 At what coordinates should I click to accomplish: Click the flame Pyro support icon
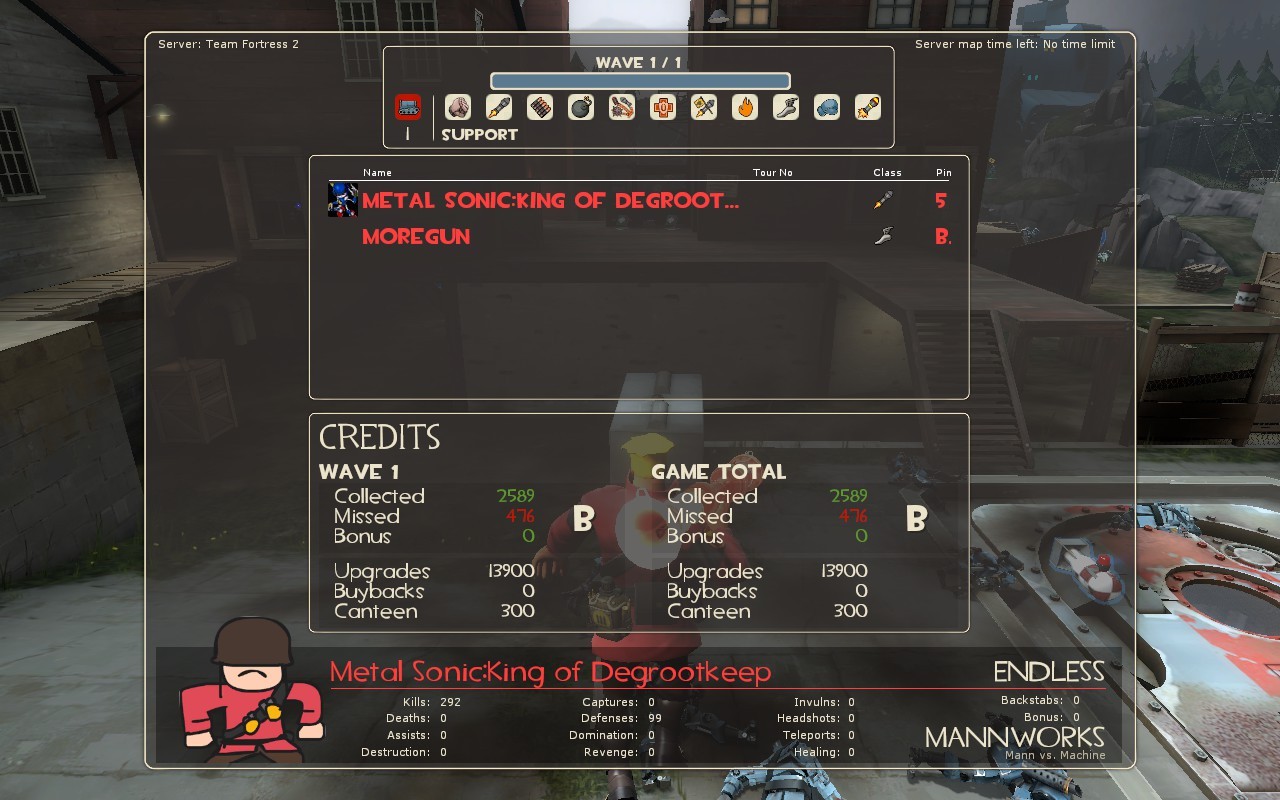click(x=744, y=107)
